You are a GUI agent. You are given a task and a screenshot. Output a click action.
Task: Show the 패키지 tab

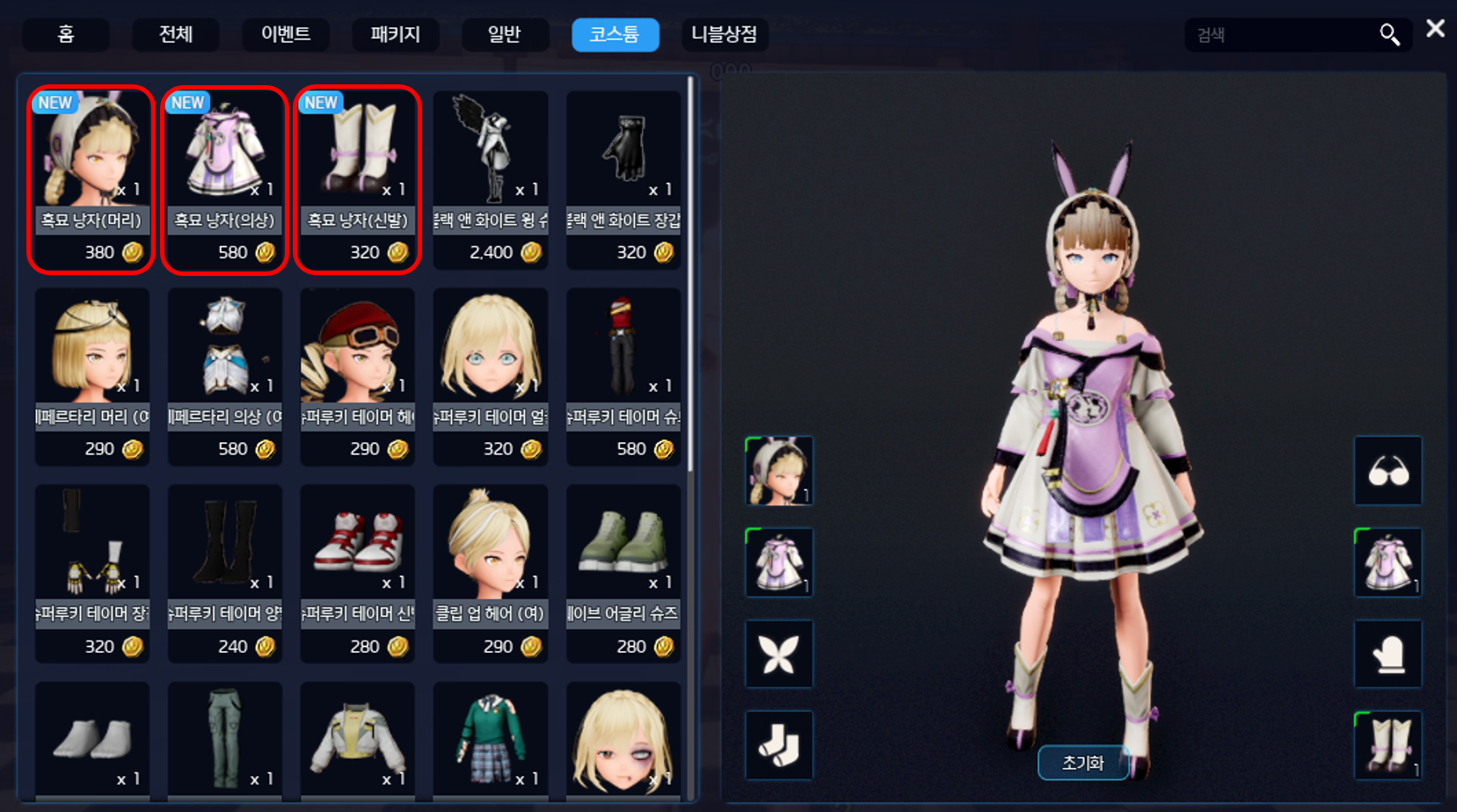tap(395, 35)
